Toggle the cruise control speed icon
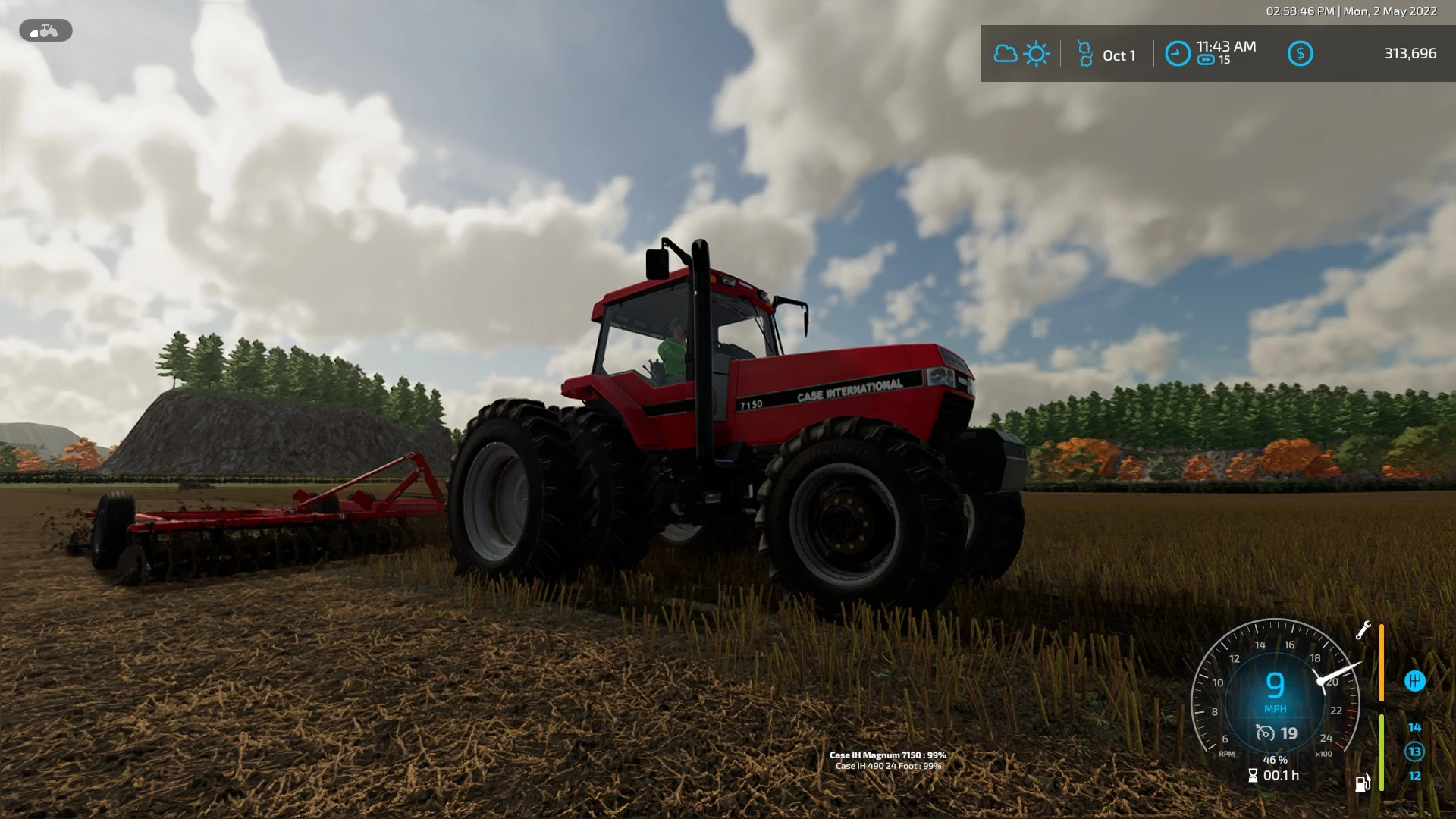Viewport: 1456px width, 819px height. tap(1265, 733)
